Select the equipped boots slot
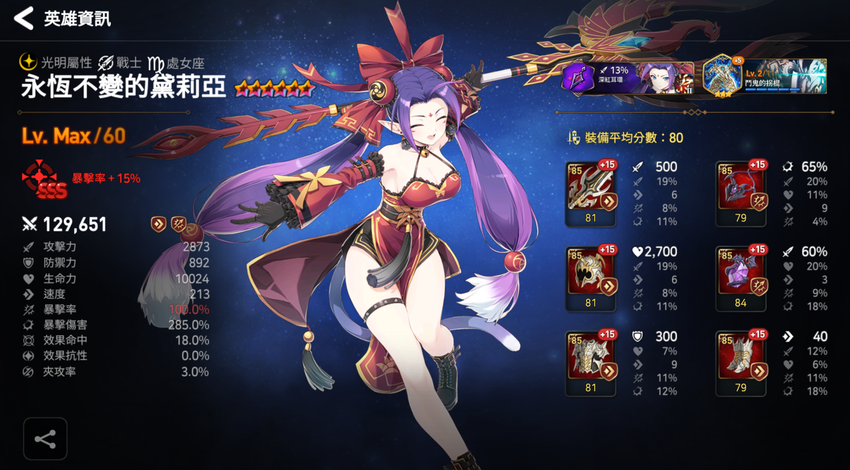 pyautogui.click(x=740, y=357)
